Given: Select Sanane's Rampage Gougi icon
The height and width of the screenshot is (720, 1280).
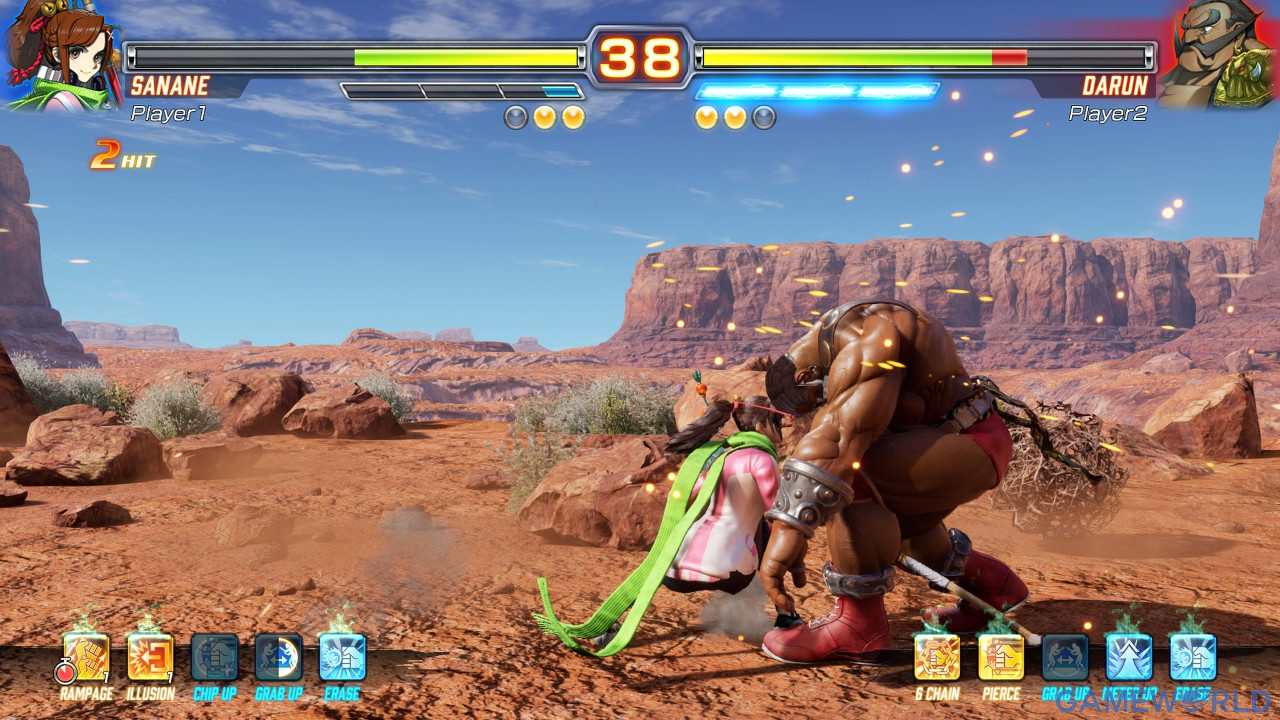Looking at the screenshot, I should tap(87, 658).
